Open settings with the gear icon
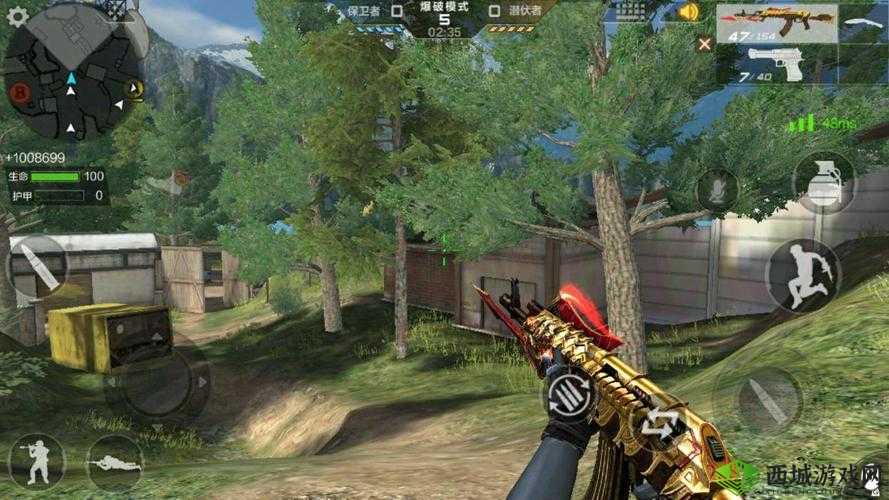The height and width of the screenshot is (500, 889). (x=17, y=15)
